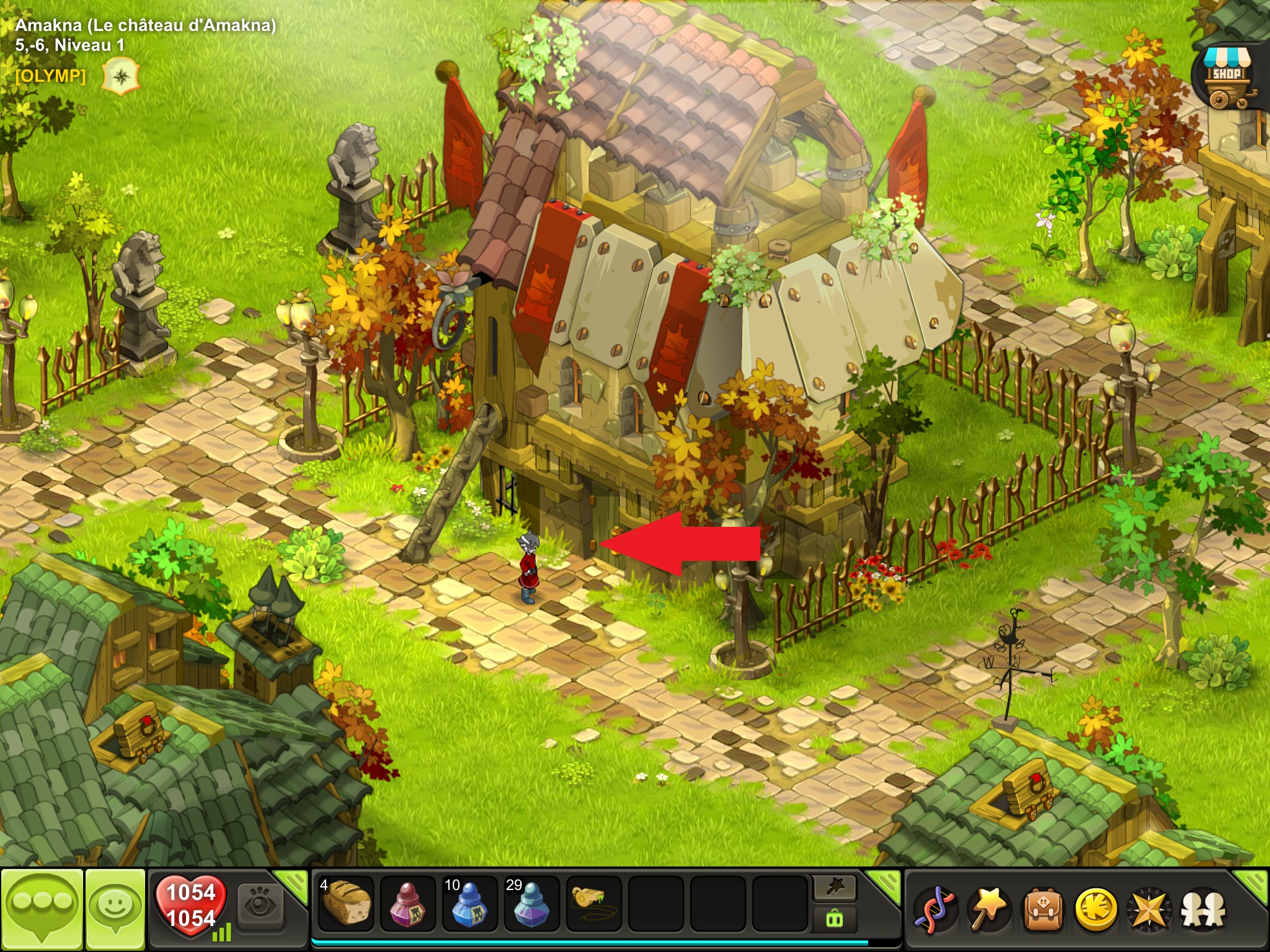Open the inventory backpack
The width and height of the screenshot is (1270, 952).
click(x=1042, y=910)
